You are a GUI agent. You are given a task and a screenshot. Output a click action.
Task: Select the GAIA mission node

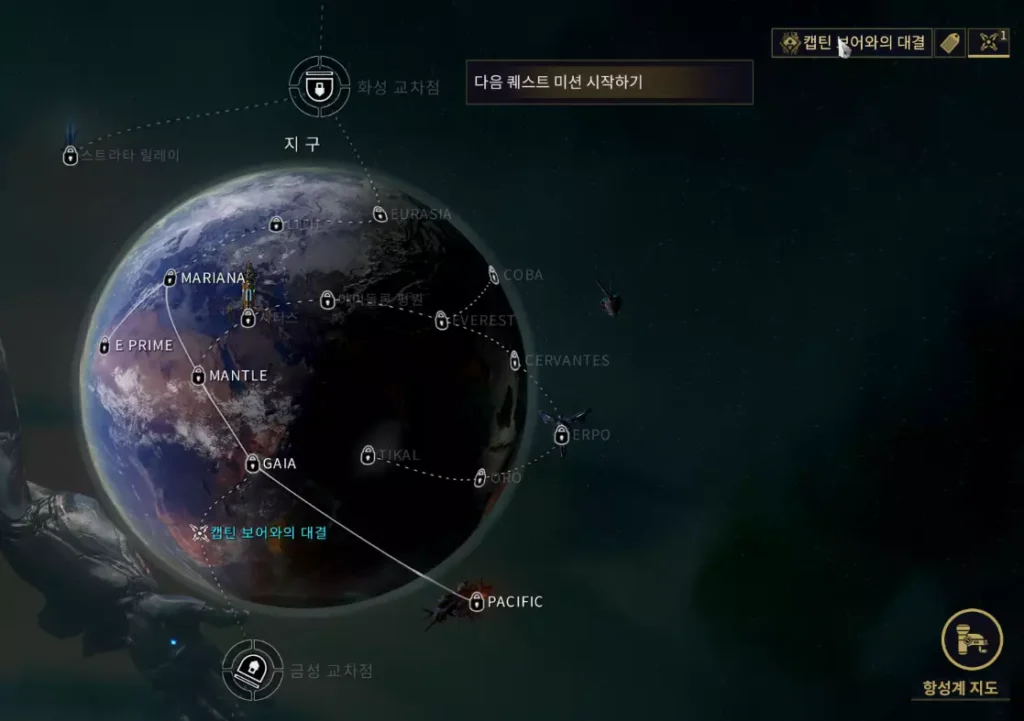pyautogui.click(x=253, y=464)
